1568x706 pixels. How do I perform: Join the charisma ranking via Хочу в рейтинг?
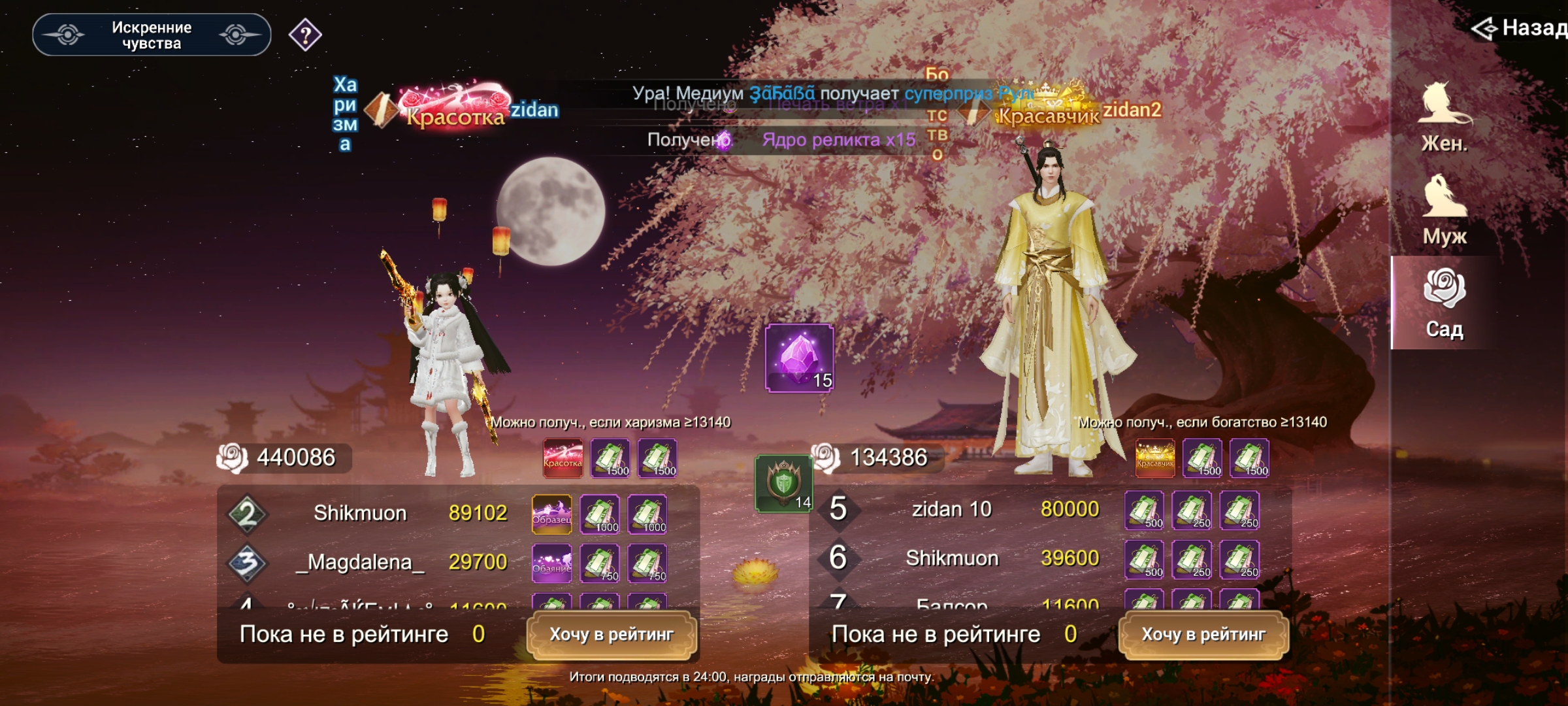[x=612, y=635]
